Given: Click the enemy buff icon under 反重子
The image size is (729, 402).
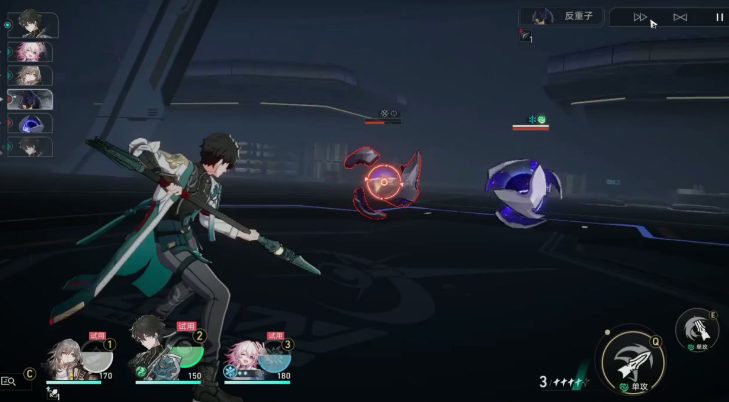Looking at the screenshot, I should click(526, 37).
